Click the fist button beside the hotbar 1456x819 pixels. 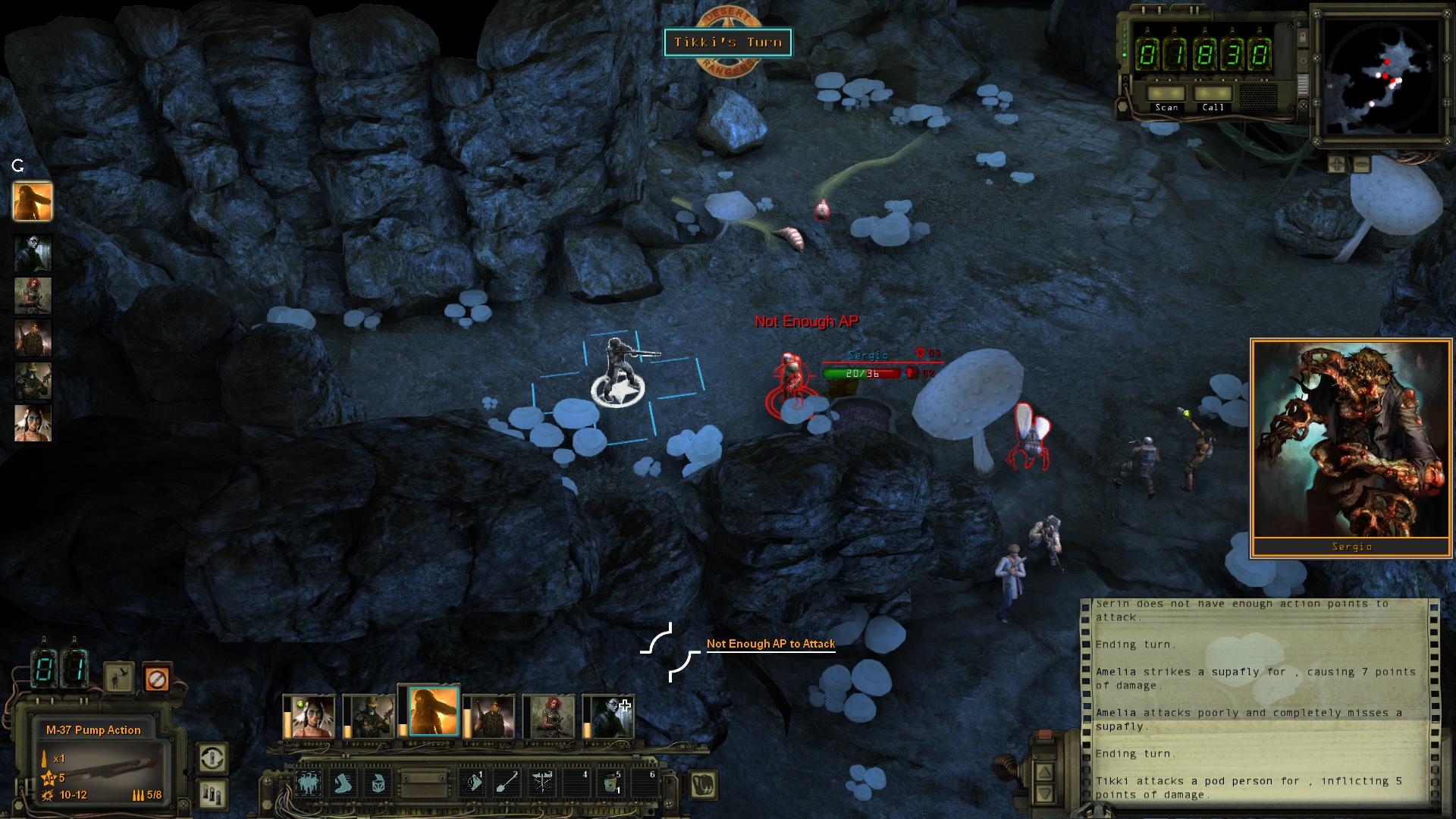tap(704, 784)
